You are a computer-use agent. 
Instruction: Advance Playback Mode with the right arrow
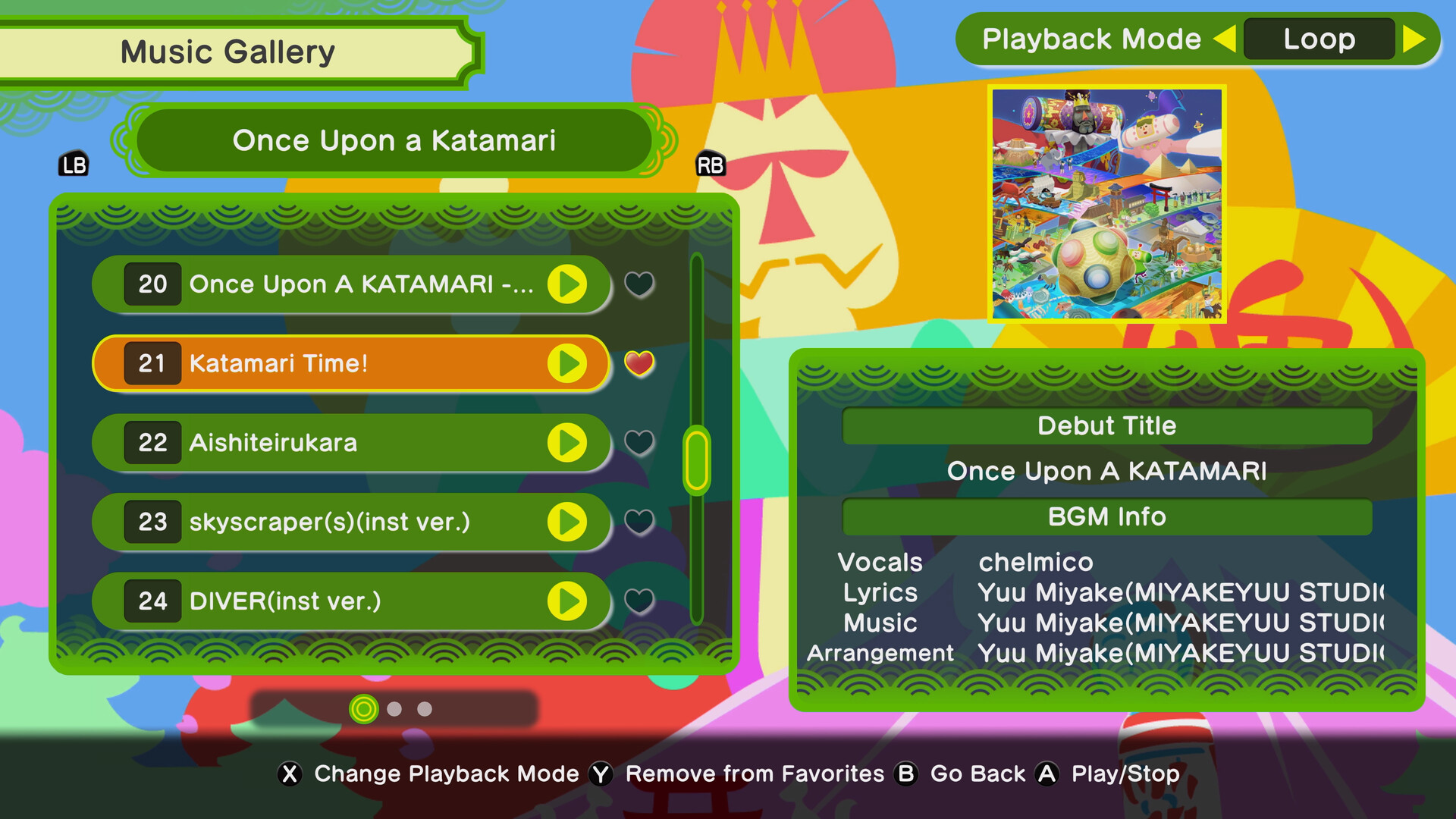[1415, 39]
